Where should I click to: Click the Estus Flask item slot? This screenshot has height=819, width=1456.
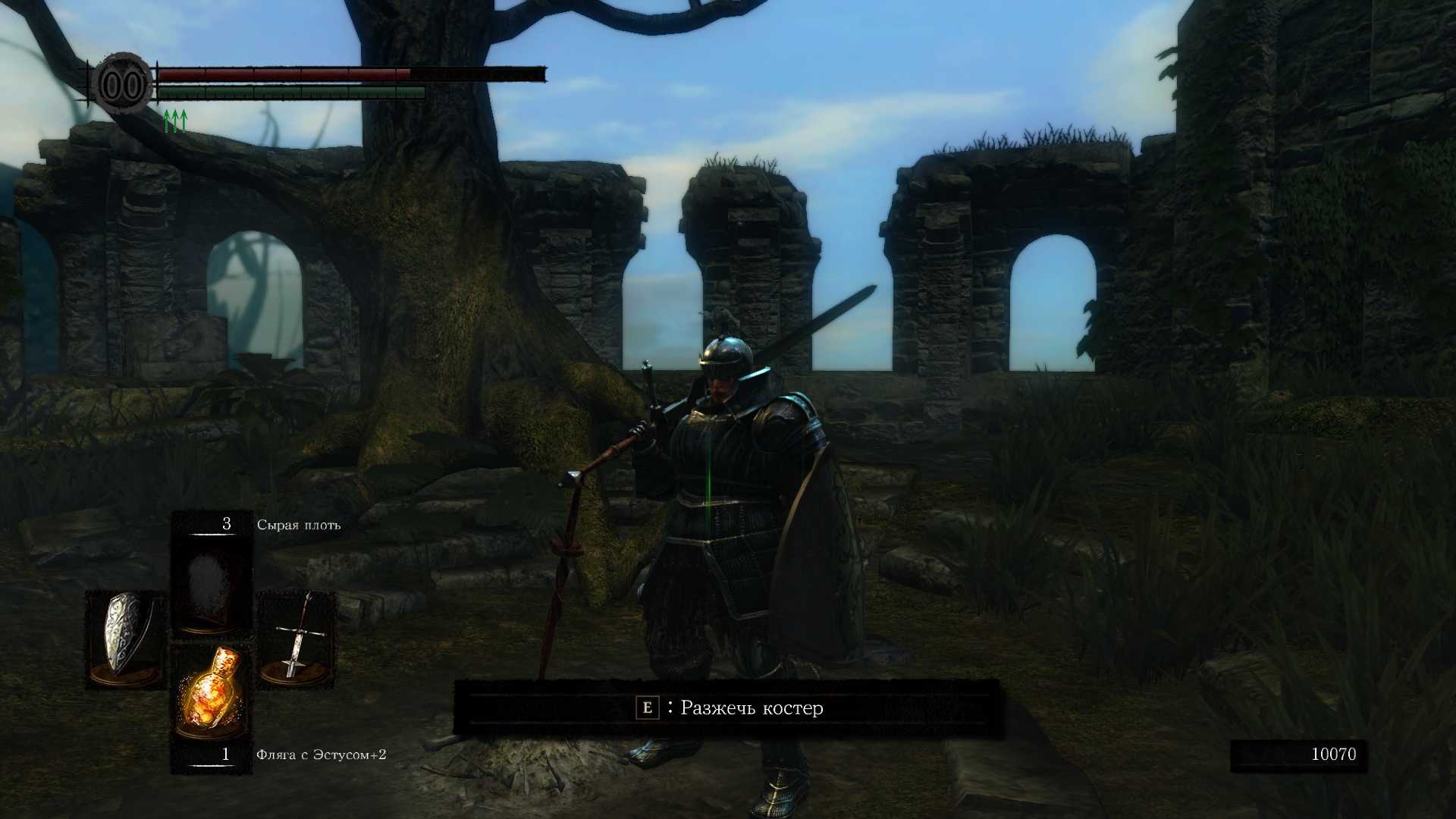point(212,692)
